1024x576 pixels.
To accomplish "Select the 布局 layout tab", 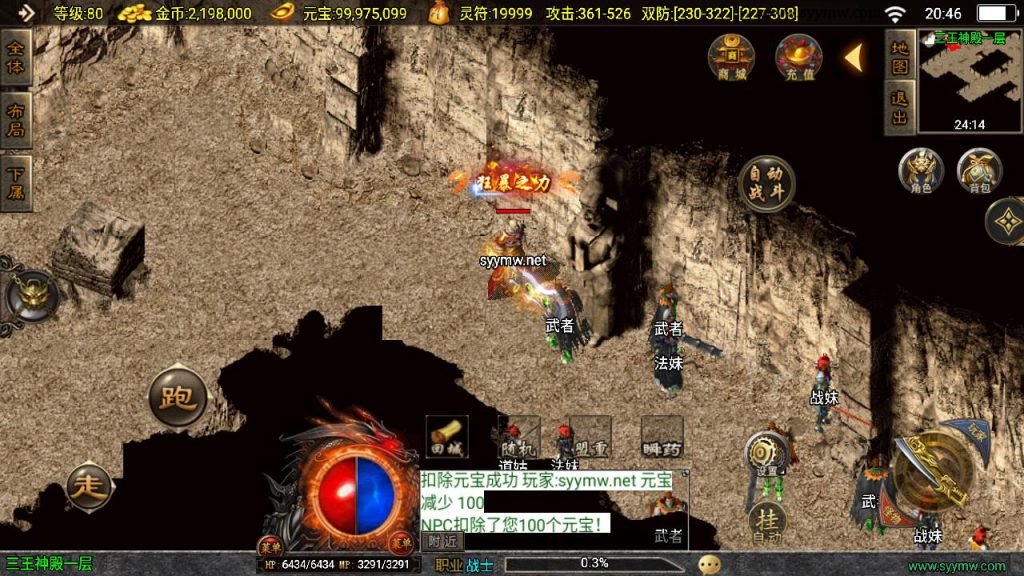I will click(15, 120).
